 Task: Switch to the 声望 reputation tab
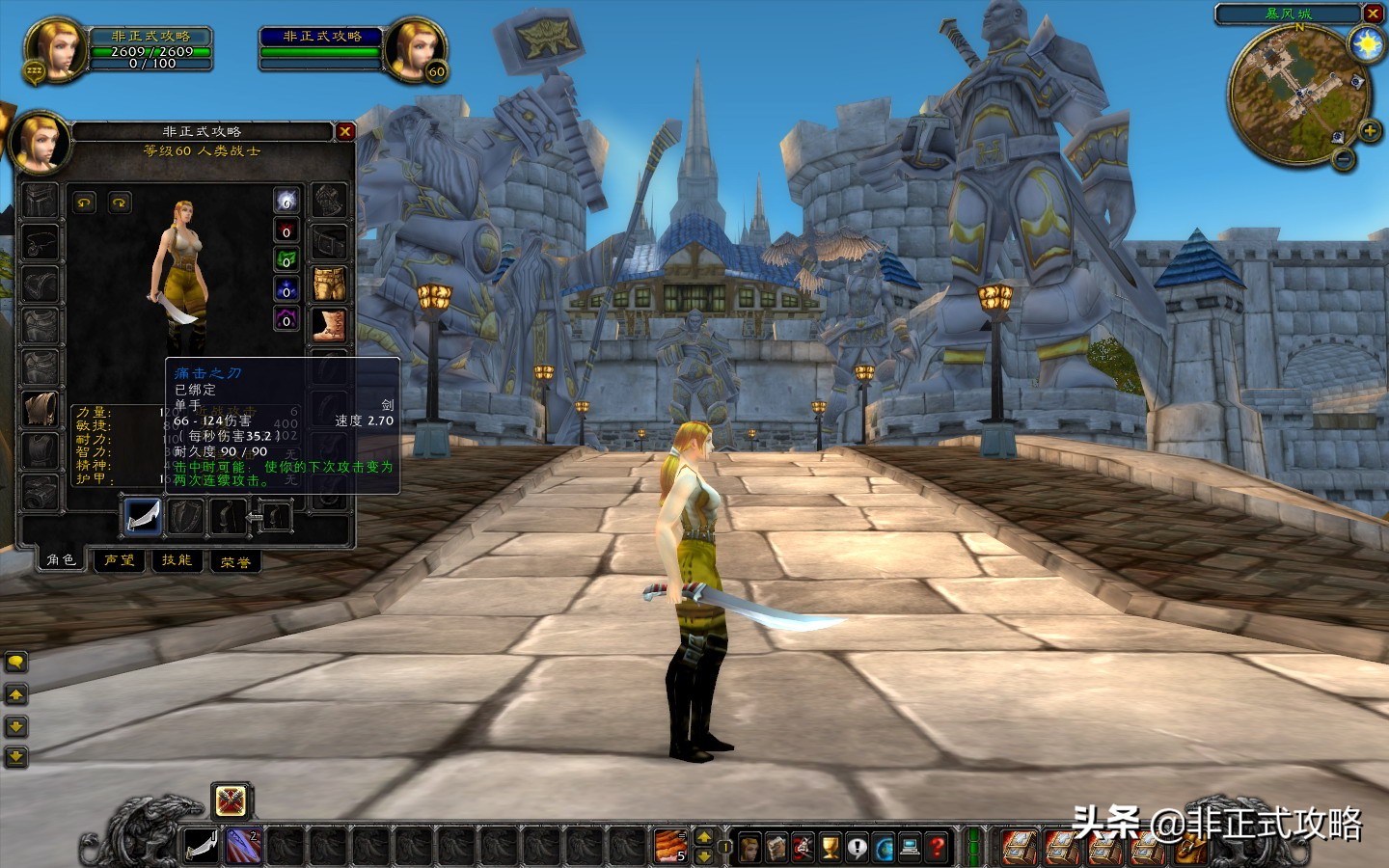[120, 560]
